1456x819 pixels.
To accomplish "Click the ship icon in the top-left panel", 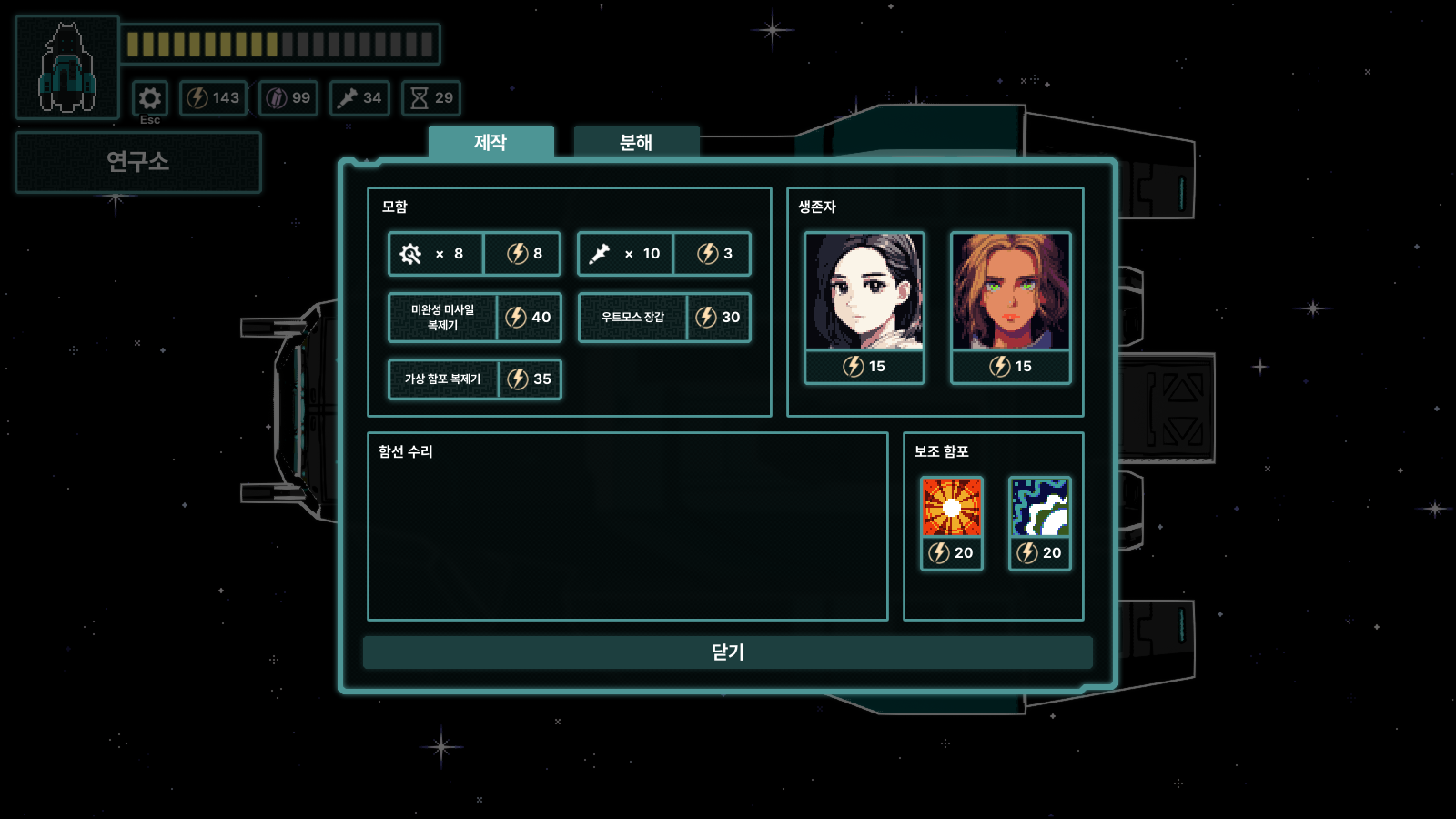I will (x=67, y=62).
